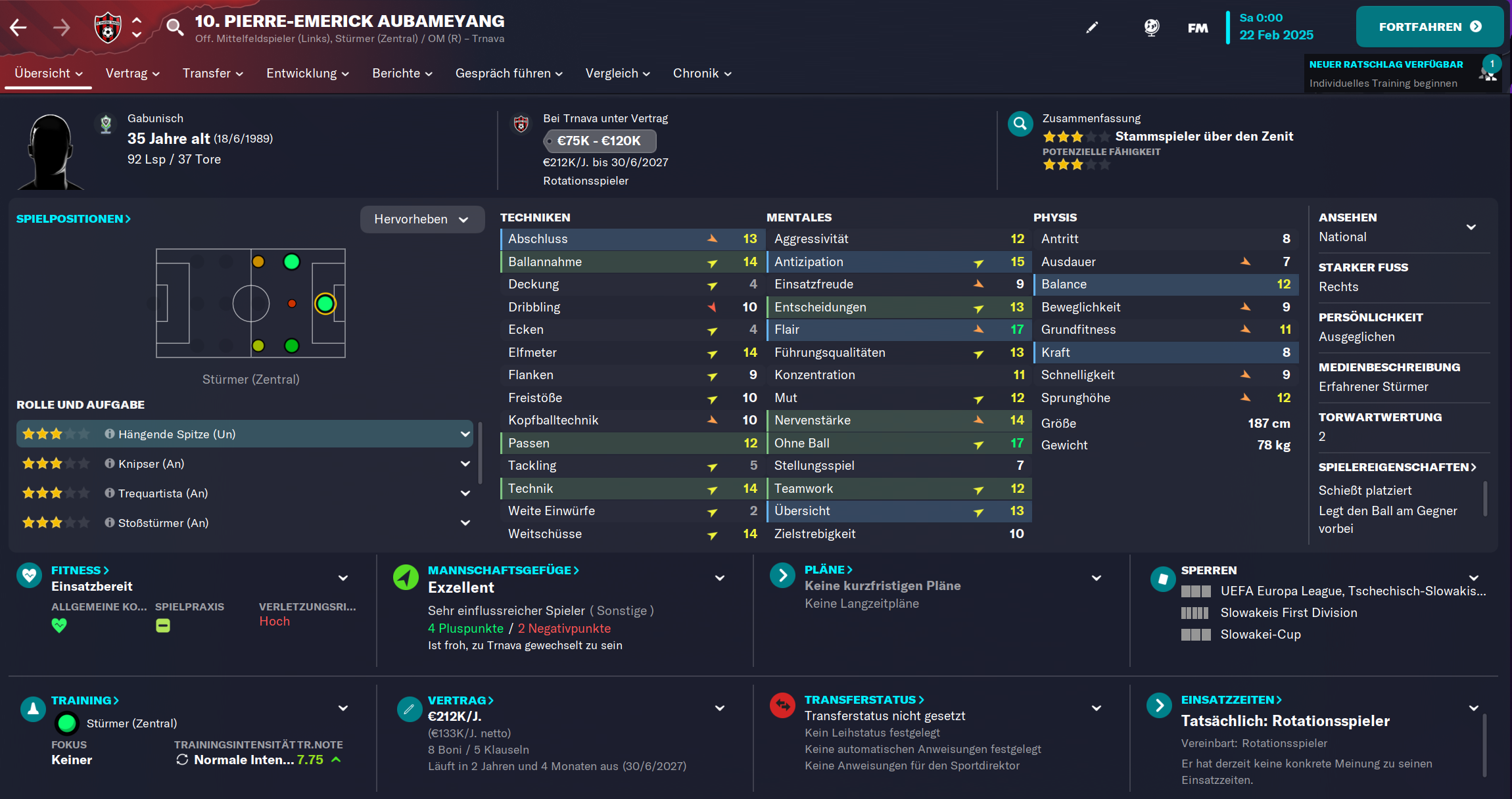Screen dimensions: 1512x799
Task: Click the Vertrag panel pencil icon
Action: coord(409,709)
